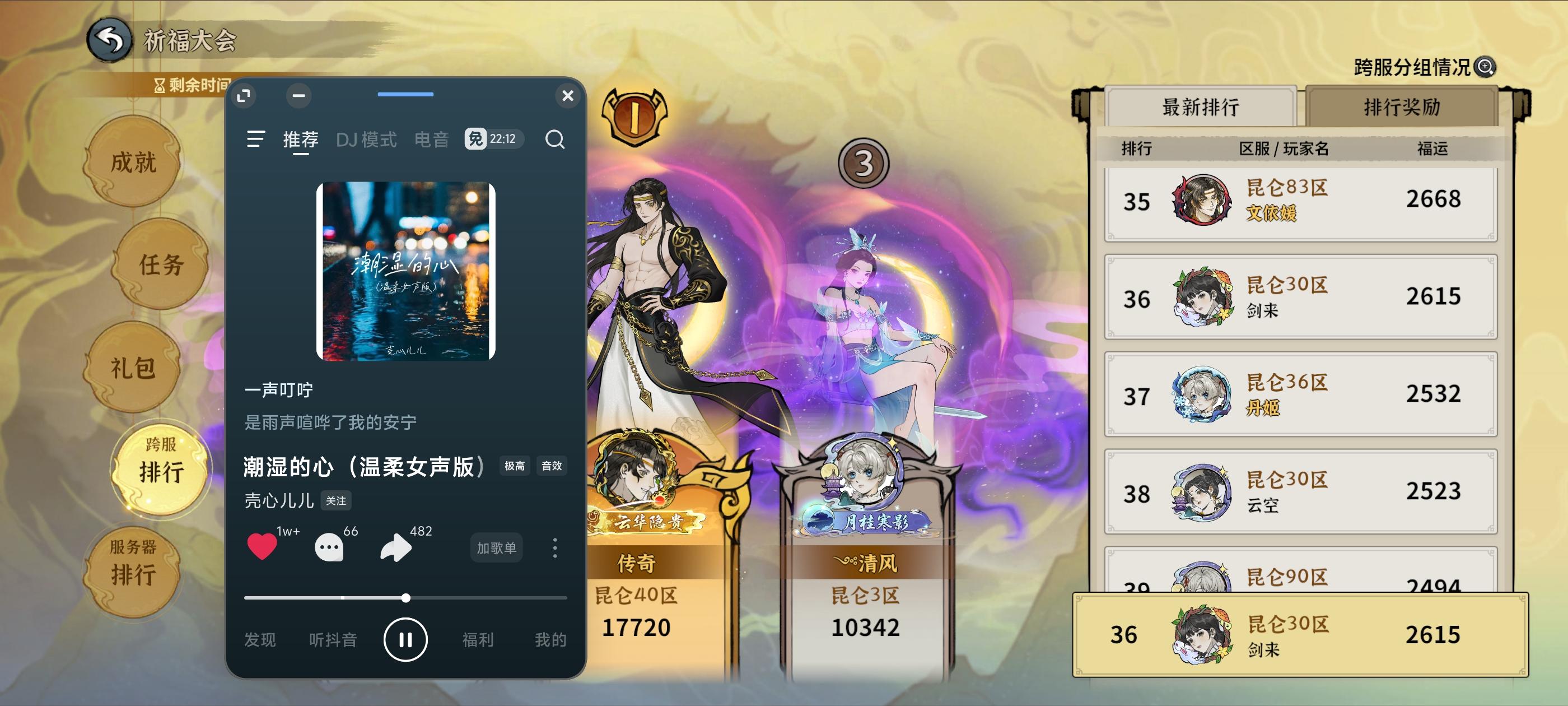Image resolution: width=1568 pixels, height=706 pixels.
Task: Zoom the 跨服分组情况 magnifier icon
Action: coord(1485,68)
